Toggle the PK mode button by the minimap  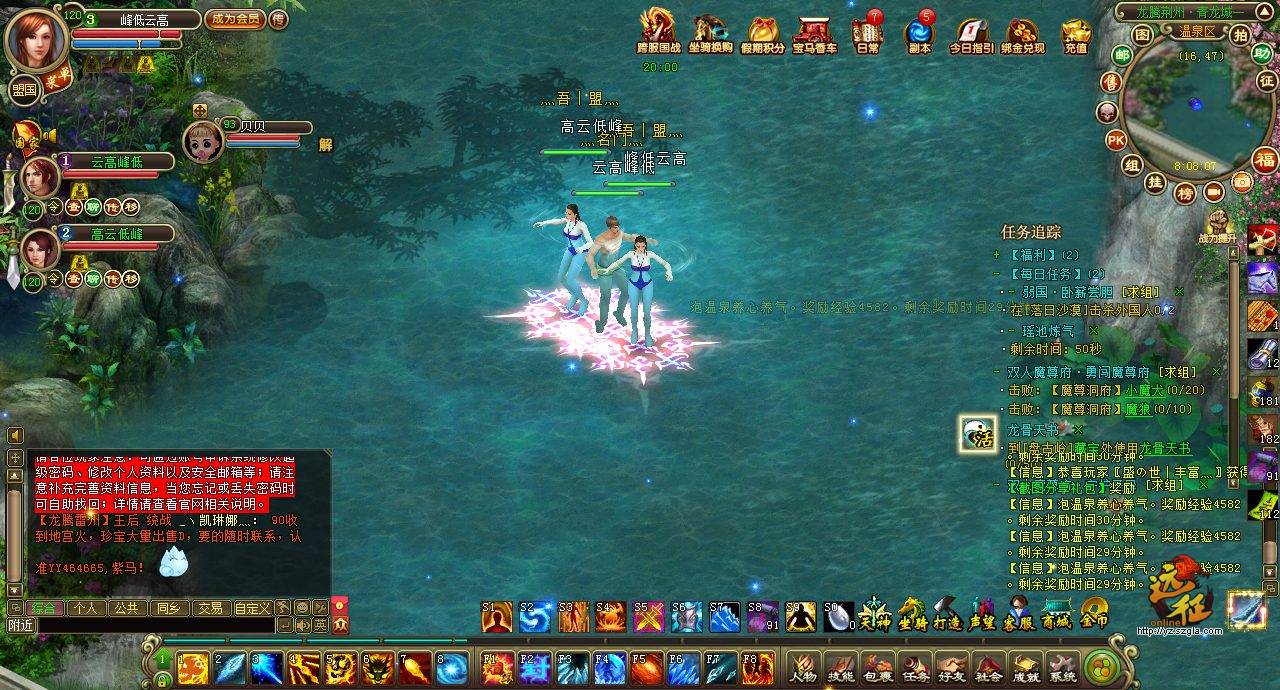1116,139
